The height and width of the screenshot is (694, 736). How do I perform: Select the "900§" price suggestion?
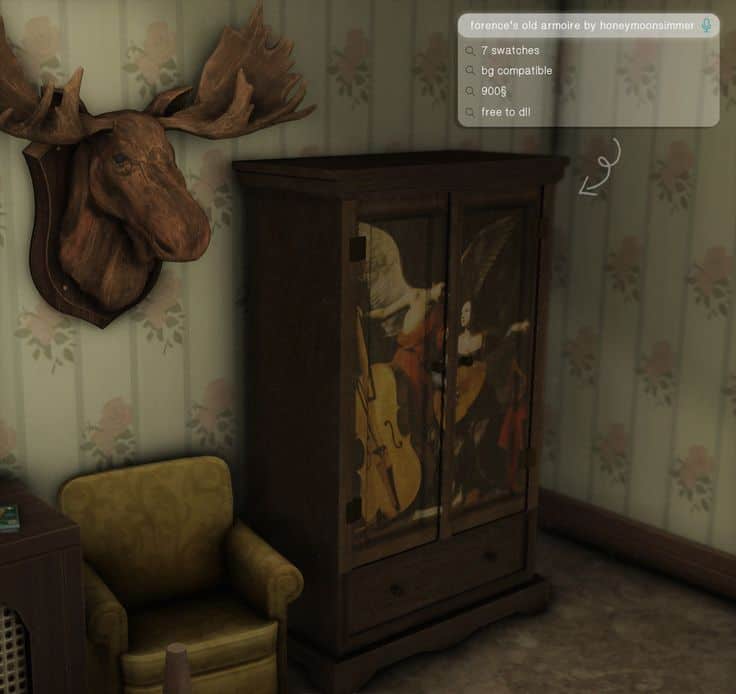pyautogui.click(x=494, y=91)
